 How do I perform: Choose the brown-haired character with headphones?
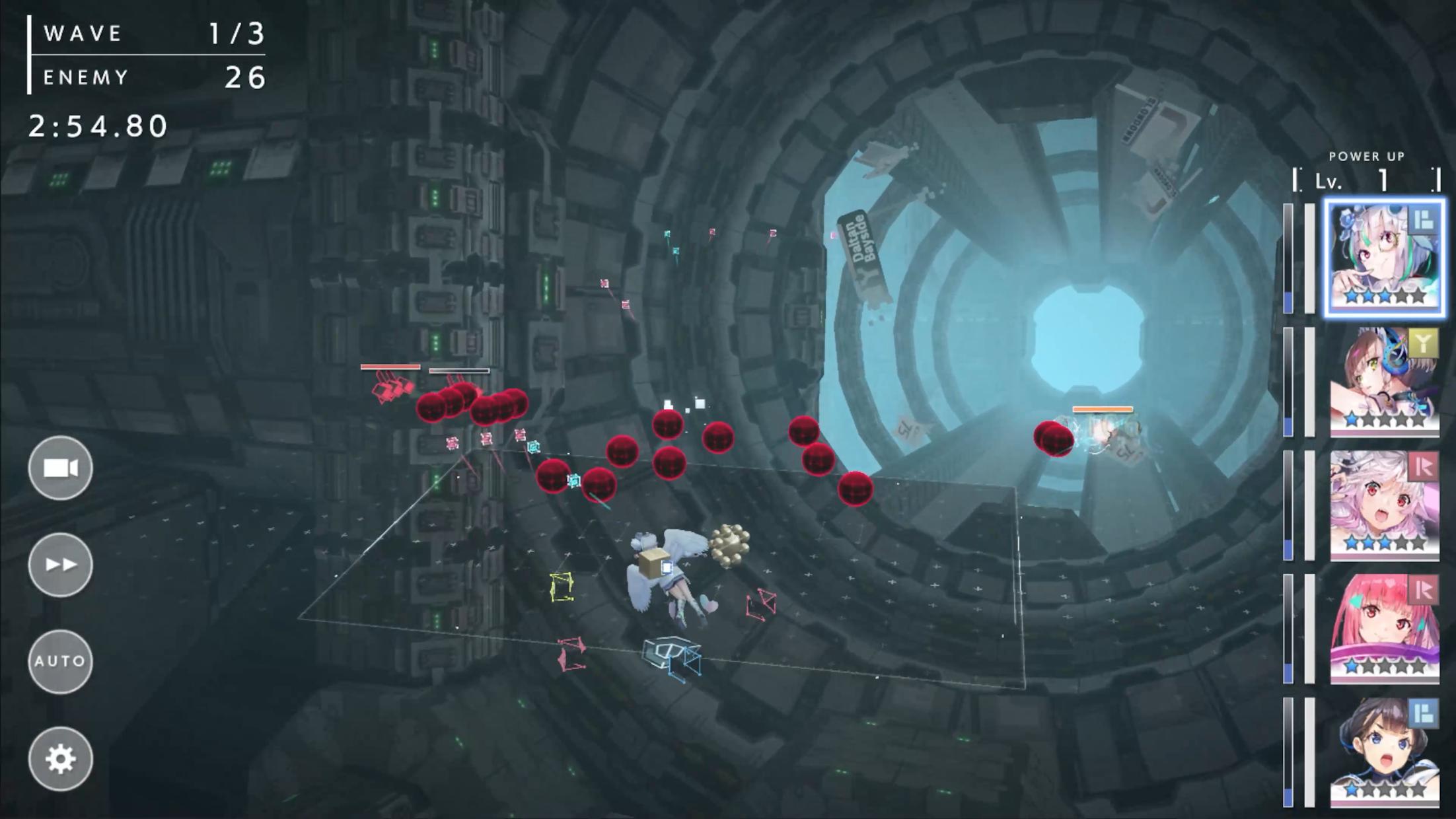[1384, 382]
